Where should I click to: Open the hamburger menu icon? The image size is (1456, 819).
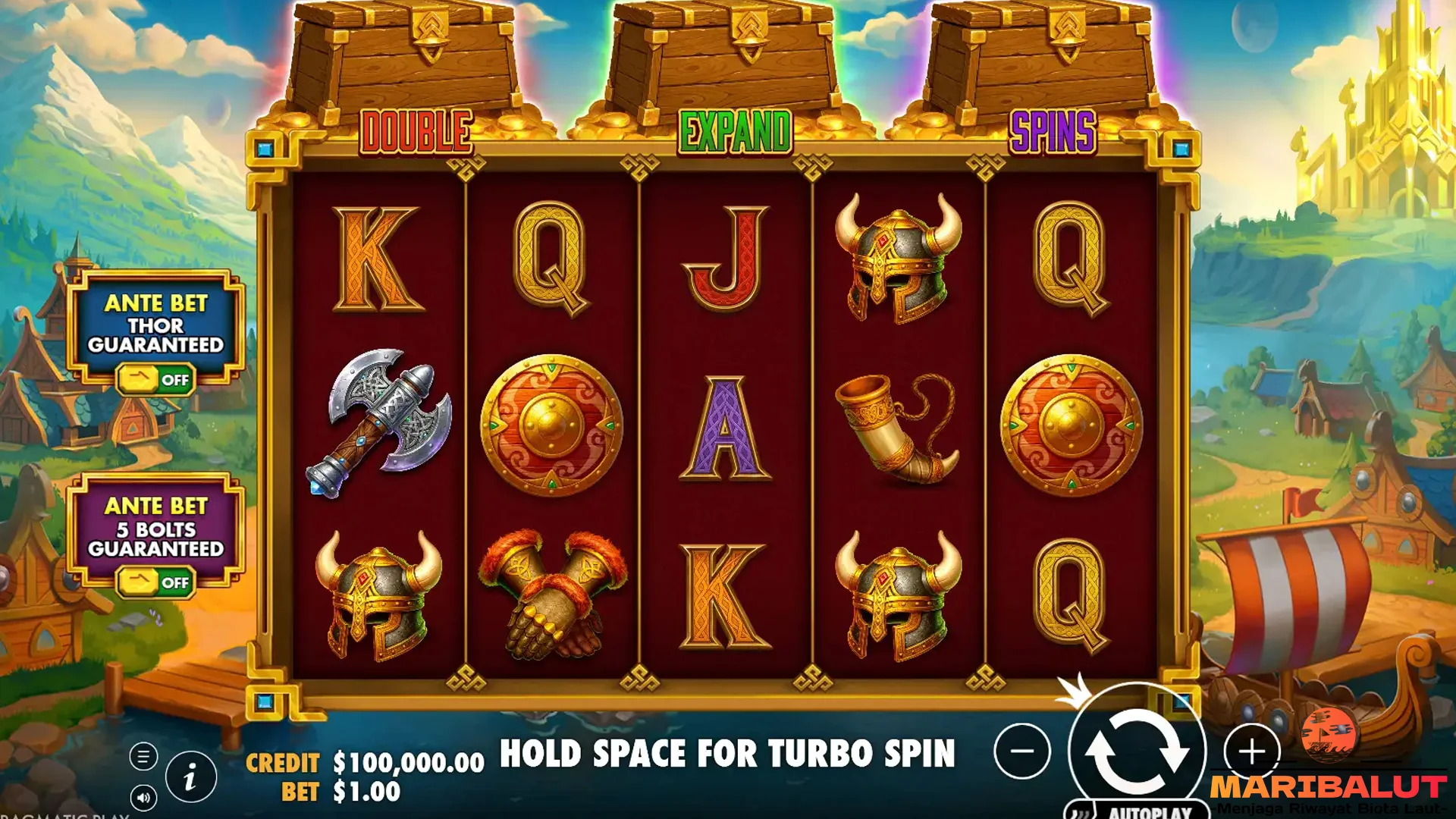click(143, 756)
